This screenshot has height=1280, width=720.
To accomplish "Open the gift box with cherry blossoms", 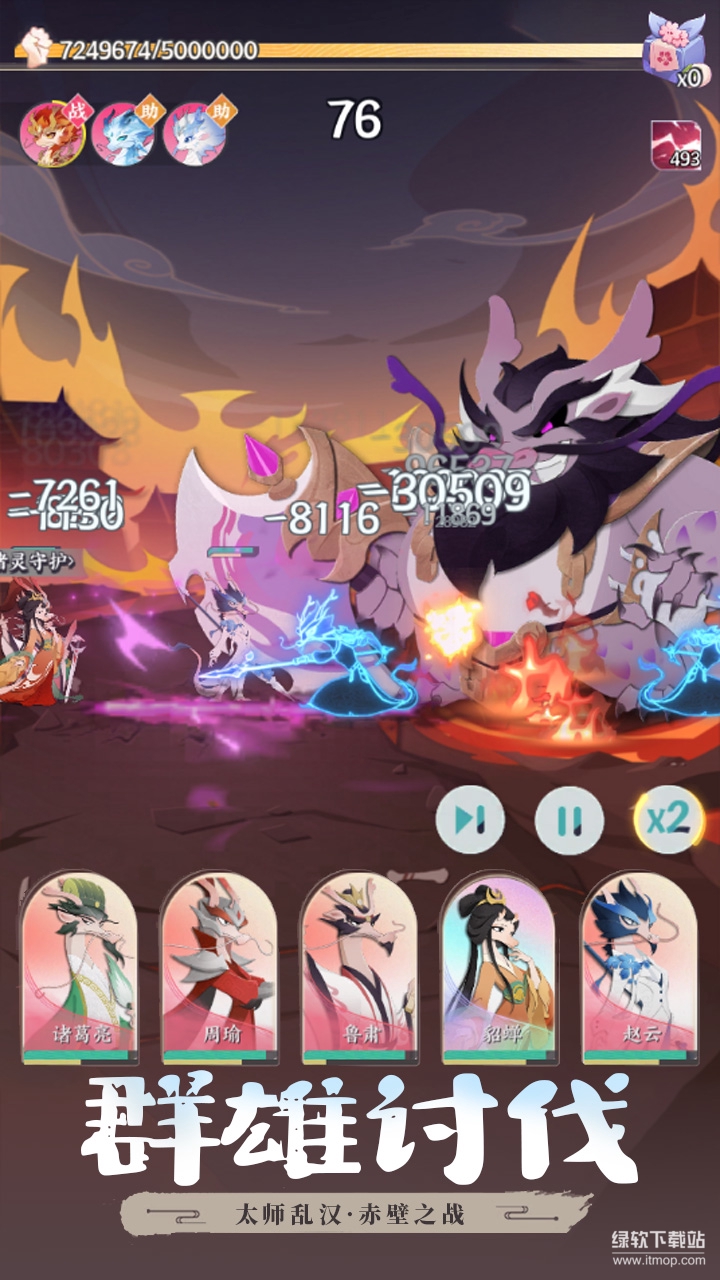I will coord(672,45).
